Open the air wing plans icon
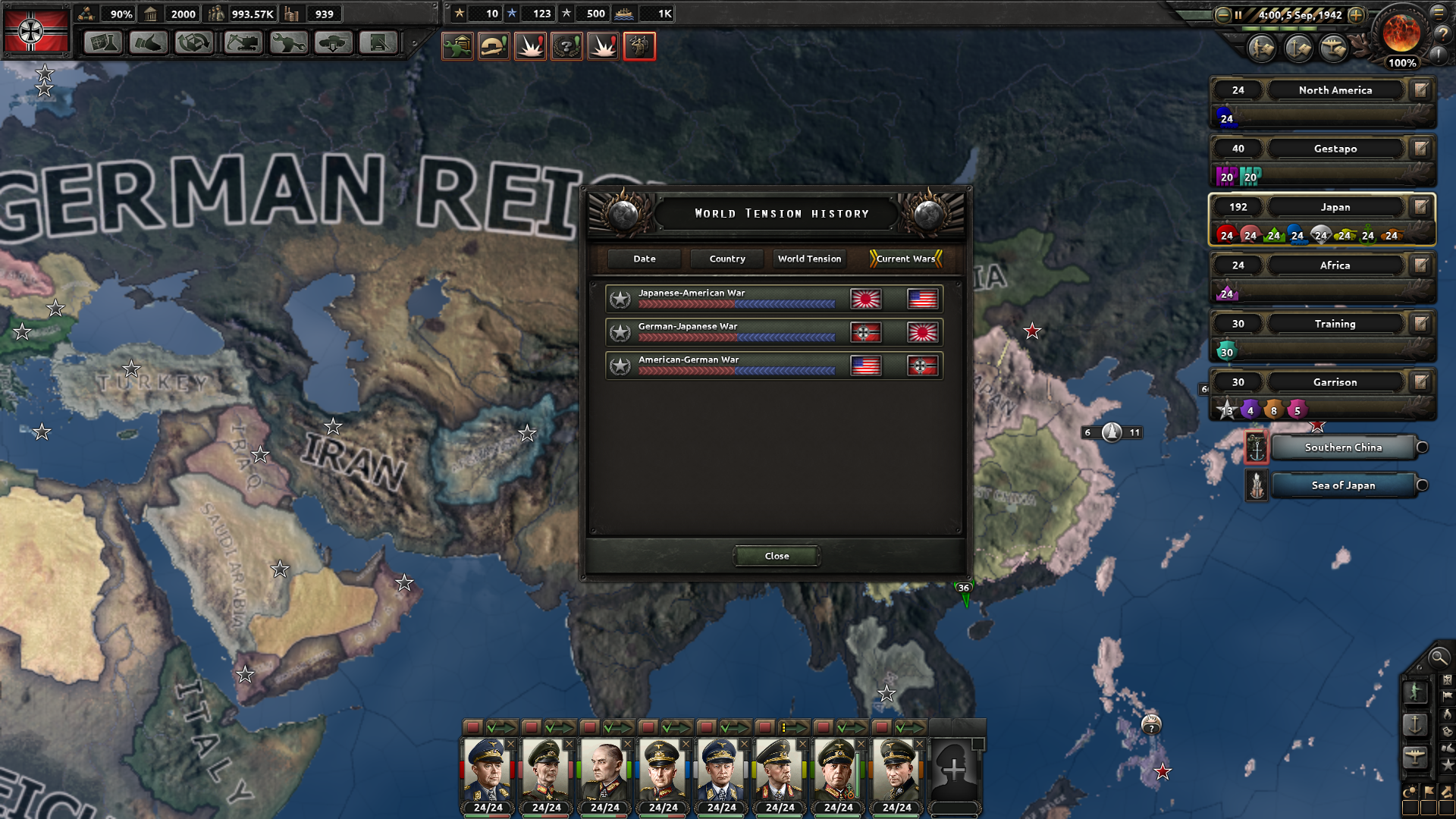Viewport: 1456px width, 819px height. pos(1333,48)
